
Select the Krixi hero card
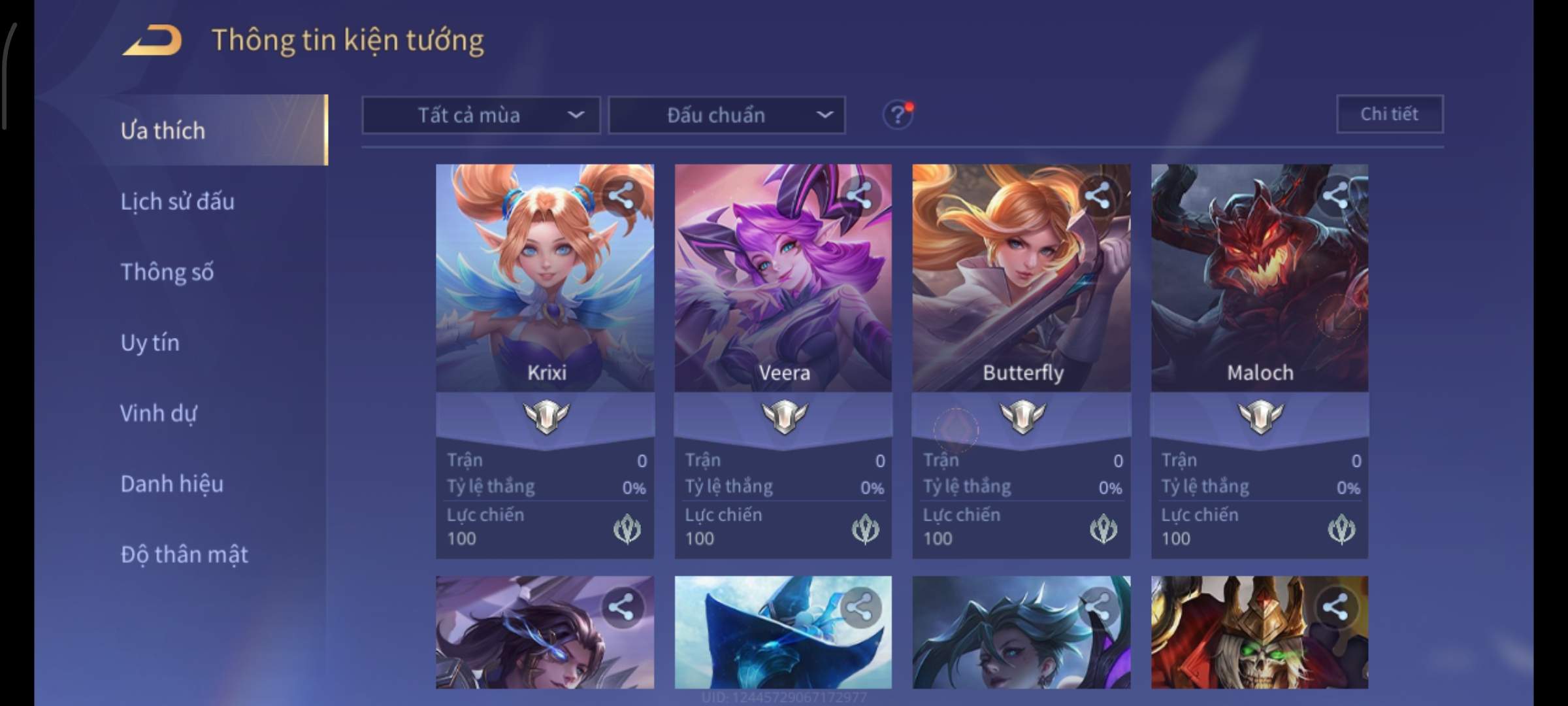coord(545,294)
